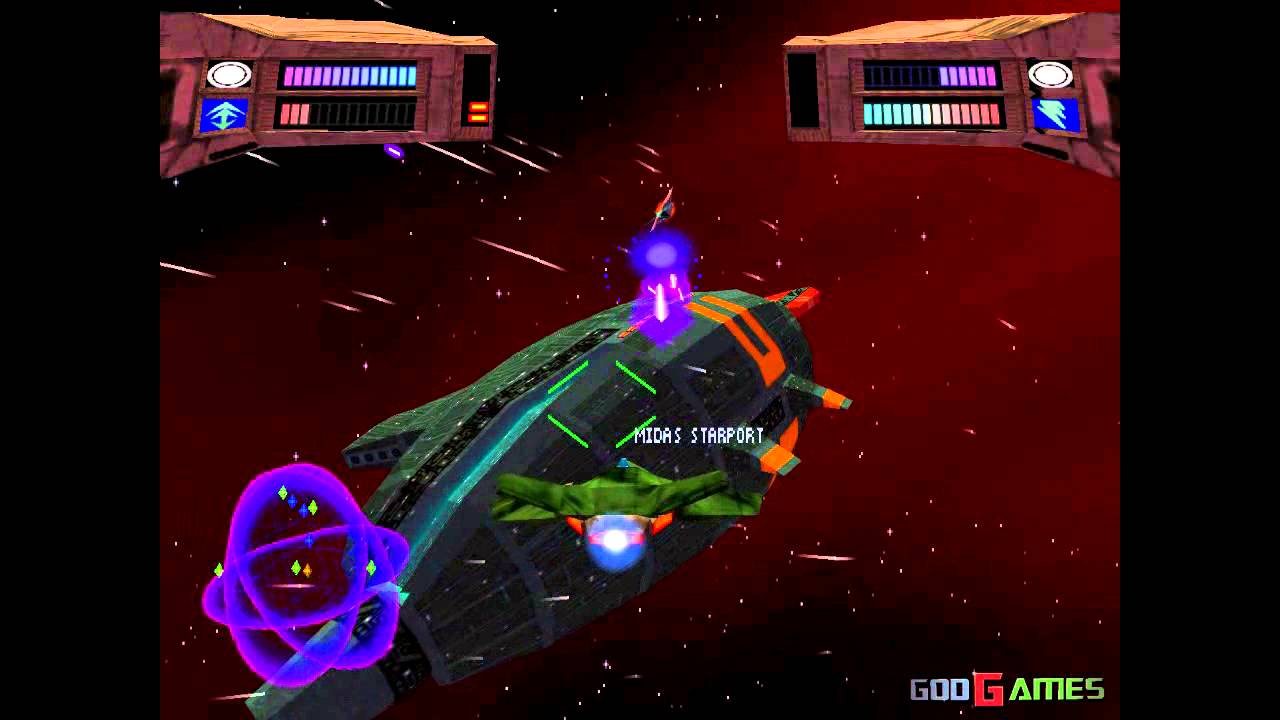The width and height of the screenshot is (1280, 720).
Task: Select the blue thruster arrow icon on left console
Action: click(225, 112)
